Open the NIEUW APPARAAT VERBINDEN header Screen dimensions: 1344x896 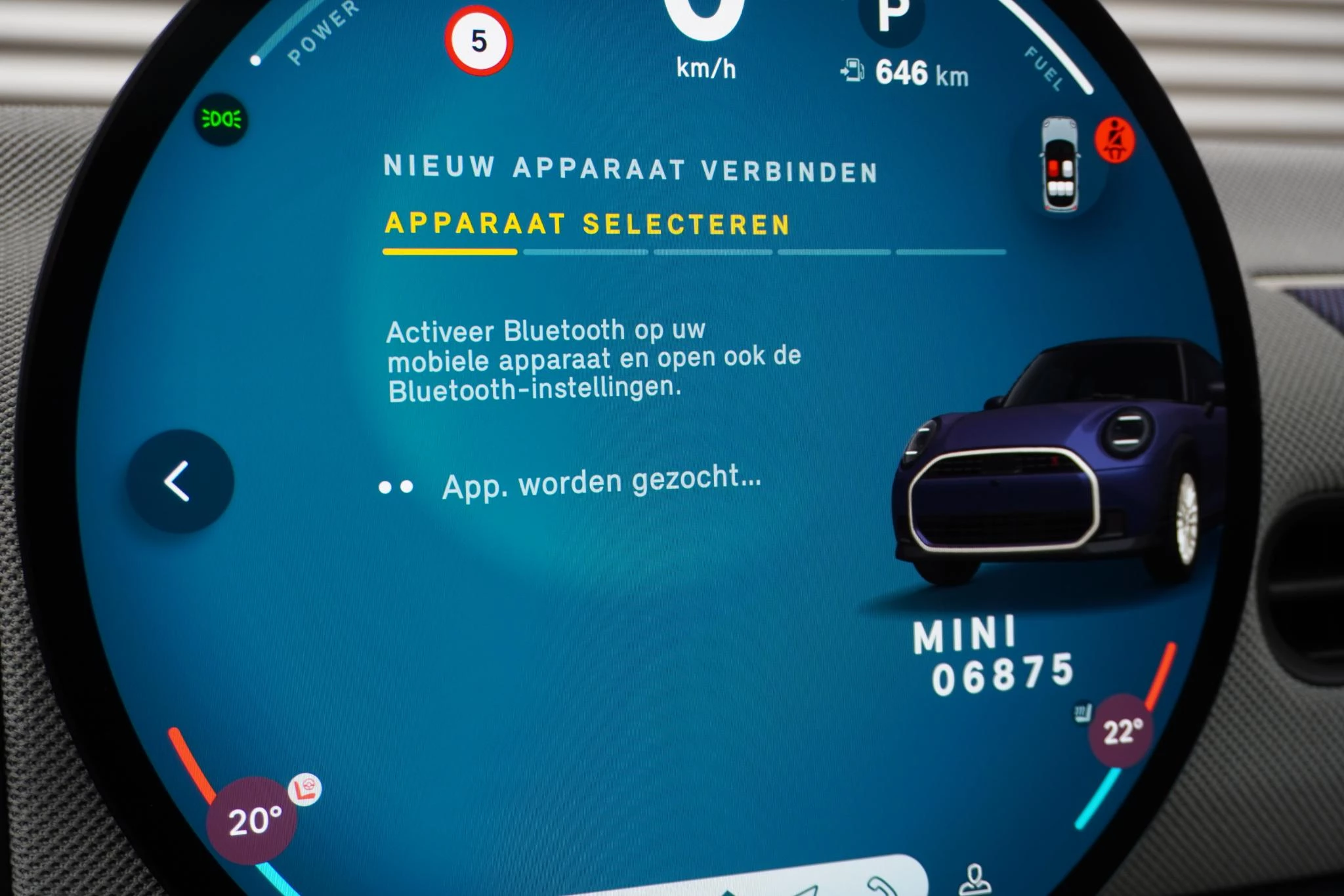pos(632,169)
